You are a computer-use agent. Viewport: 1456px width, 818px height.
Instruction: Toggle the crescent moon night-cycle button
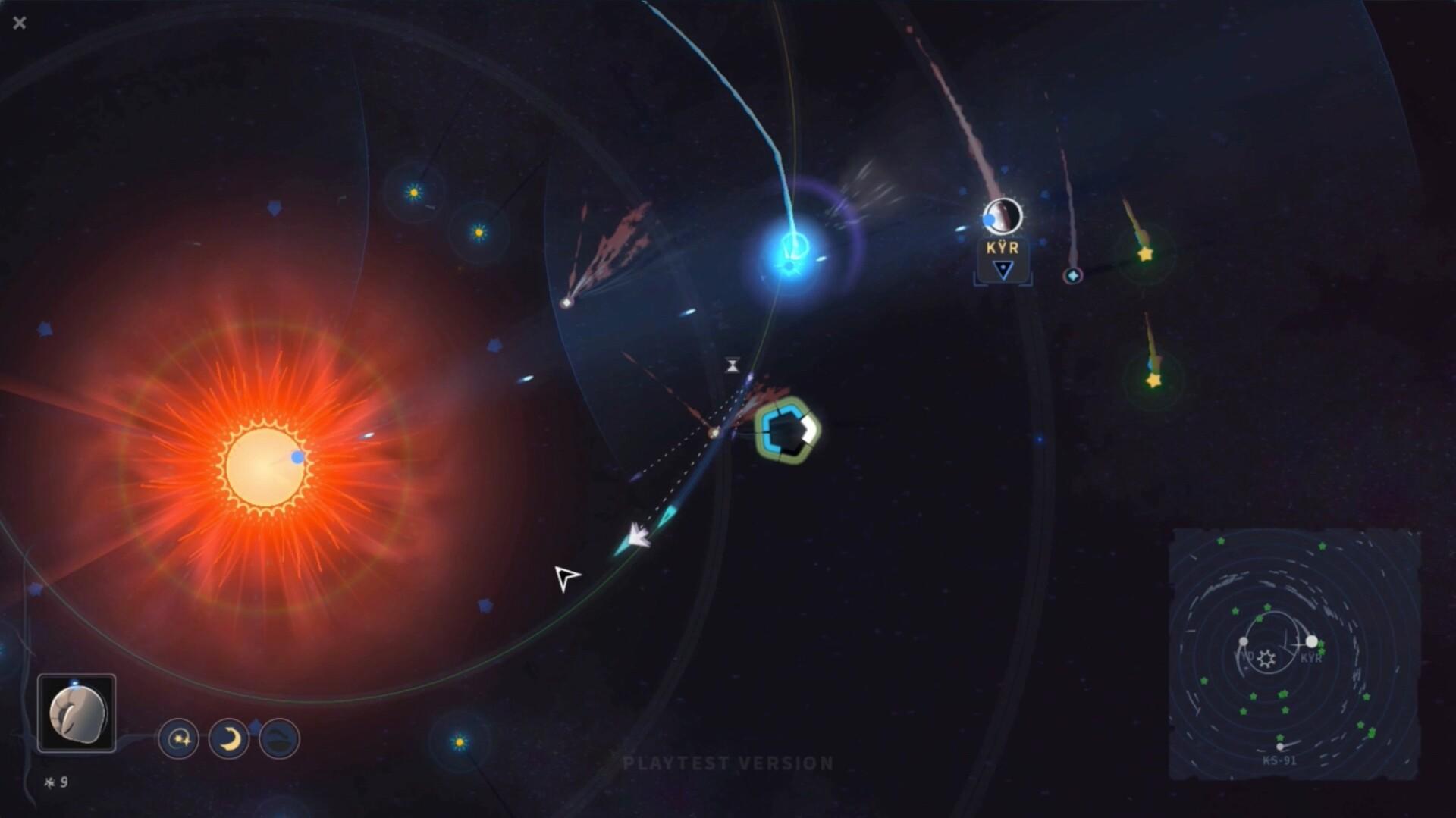click(x=230, y=738)
